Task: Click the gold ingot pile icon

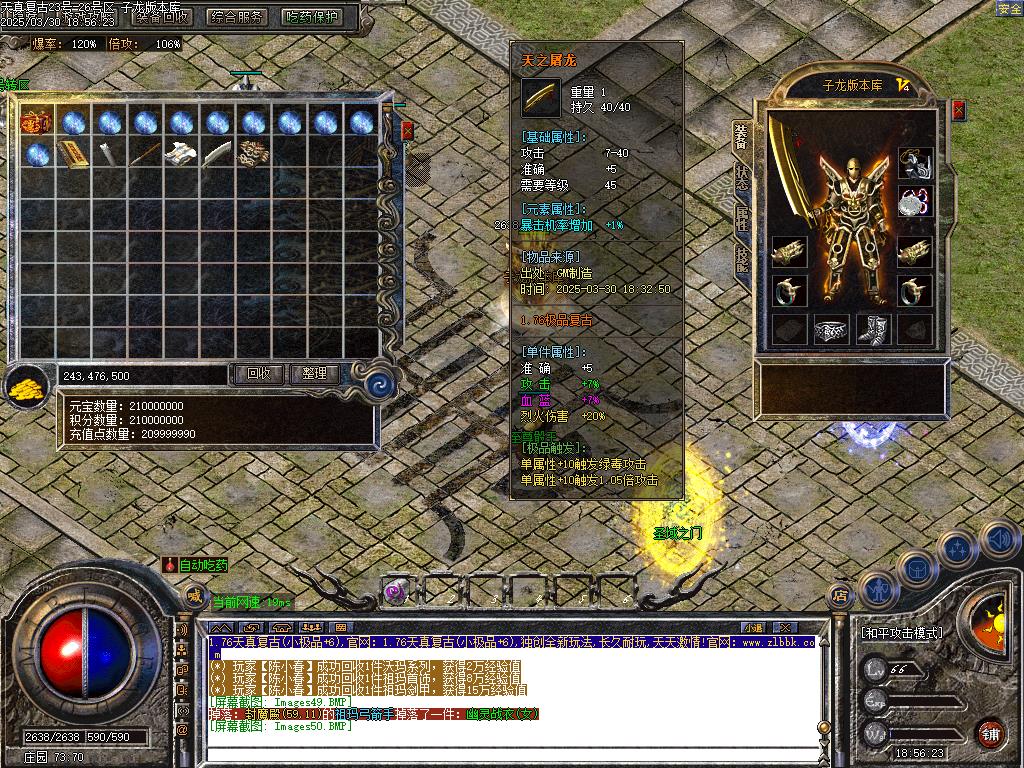Action: (28, 388)
